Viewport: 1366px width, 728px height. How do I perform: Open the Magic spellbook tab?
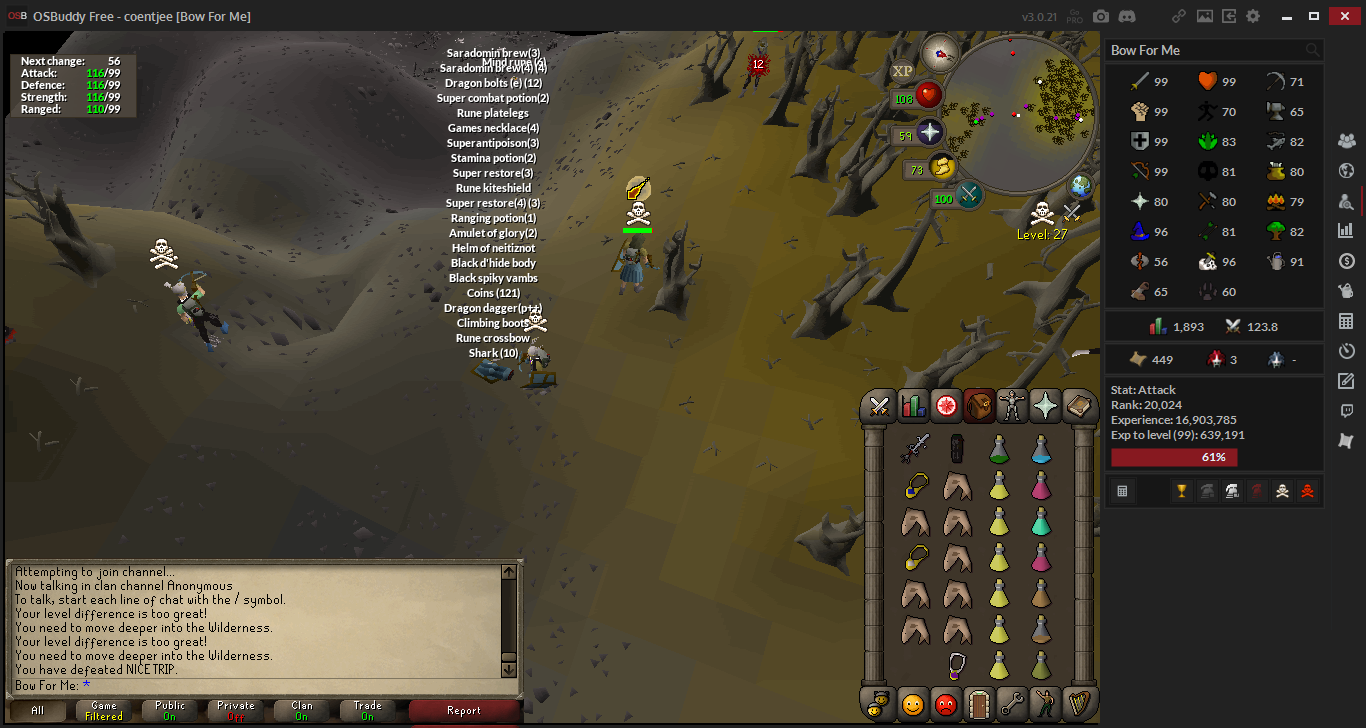coord(1080,405)
